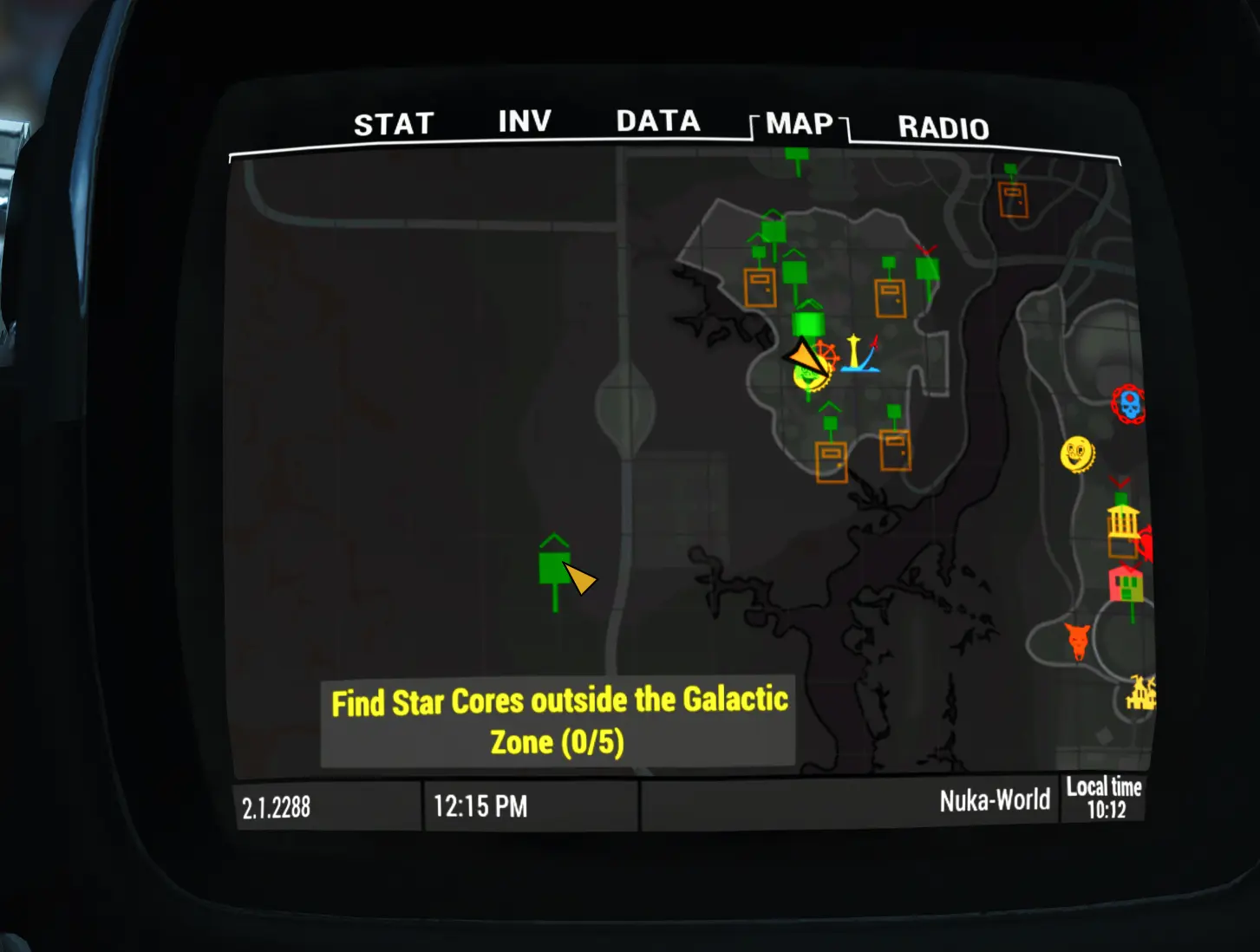
Task: Select the MAP tab
Action: 799,125
